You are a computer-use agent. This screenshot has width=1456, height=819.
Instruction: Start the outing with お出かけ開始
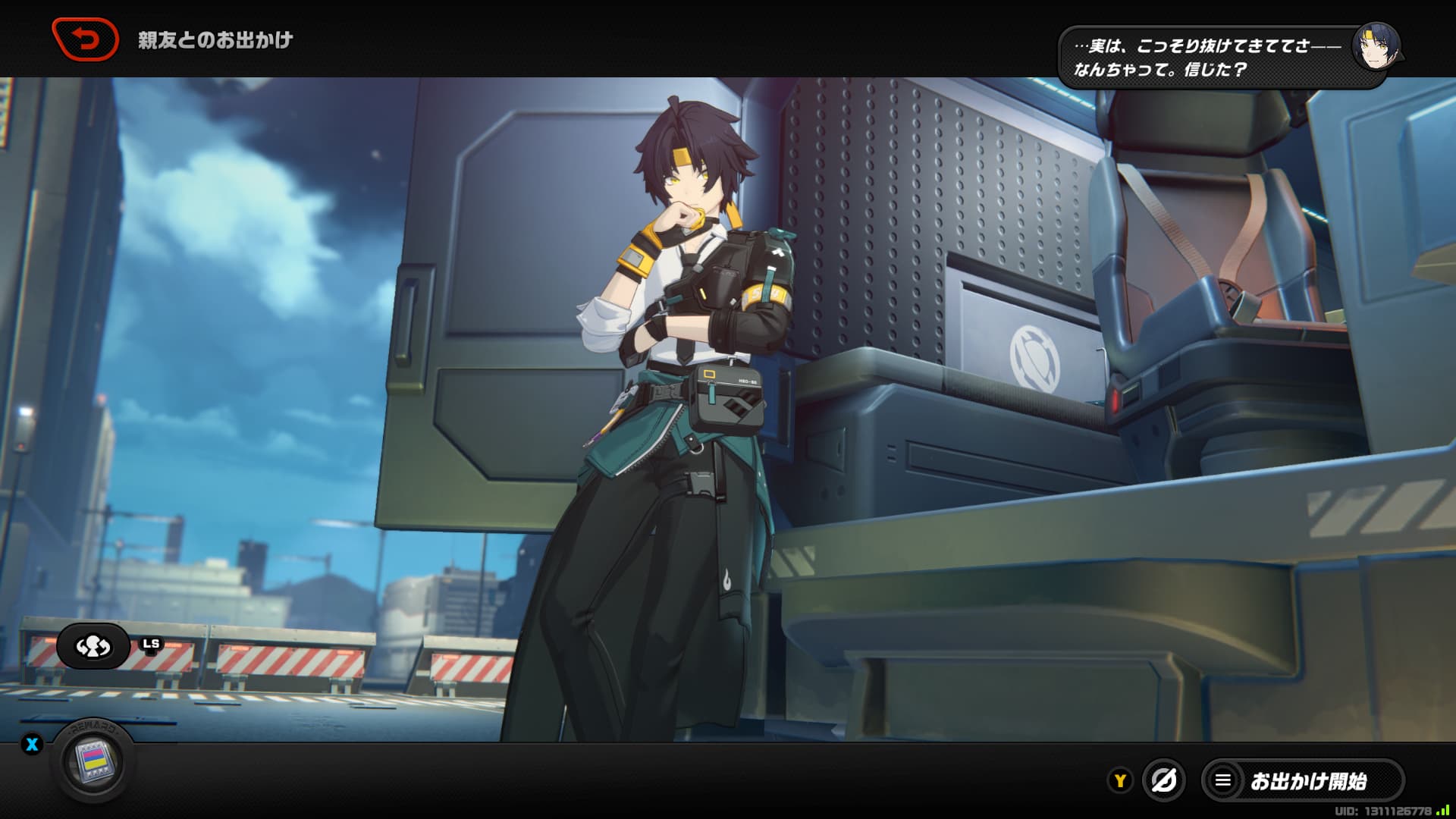1303,780
